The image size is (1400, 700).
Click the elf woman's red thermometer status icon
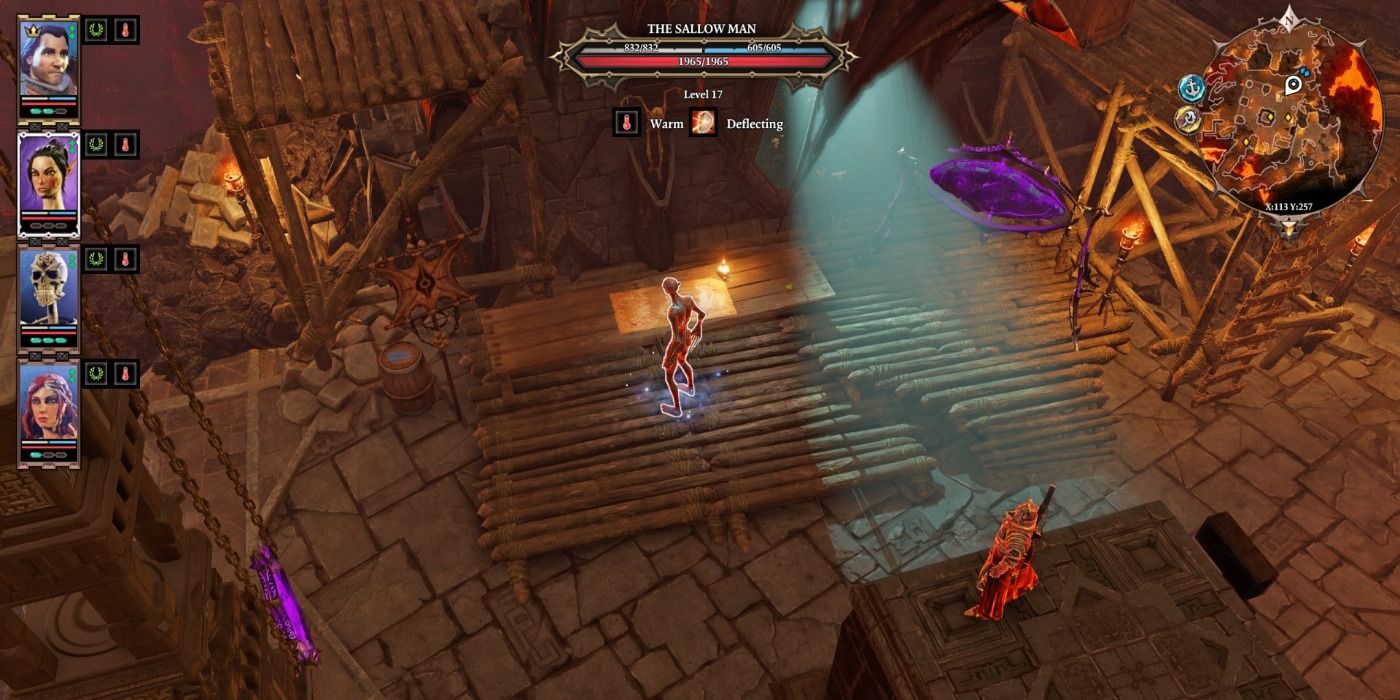point(126,145)
